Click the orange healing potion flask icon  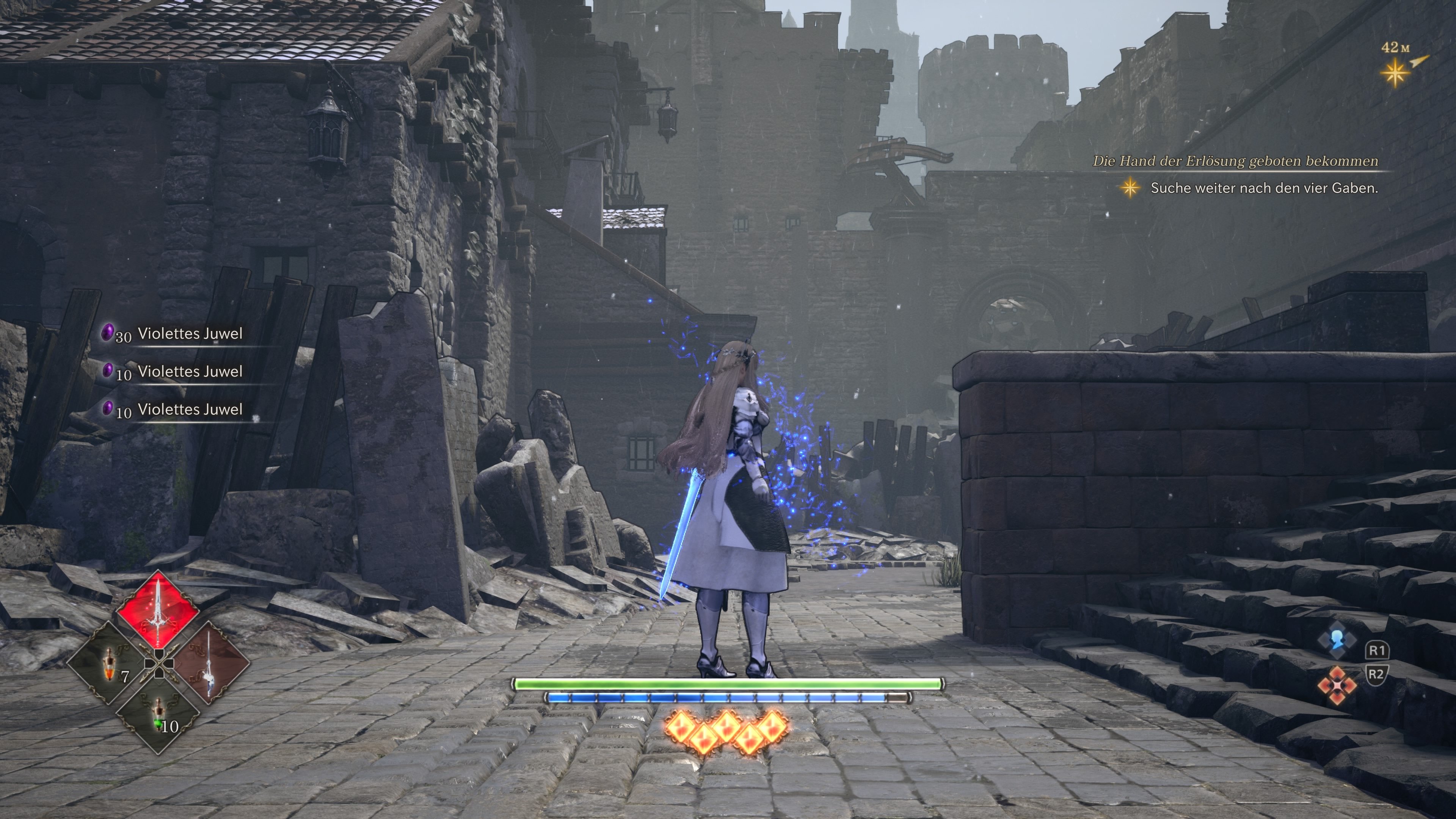tap(110, 664)
